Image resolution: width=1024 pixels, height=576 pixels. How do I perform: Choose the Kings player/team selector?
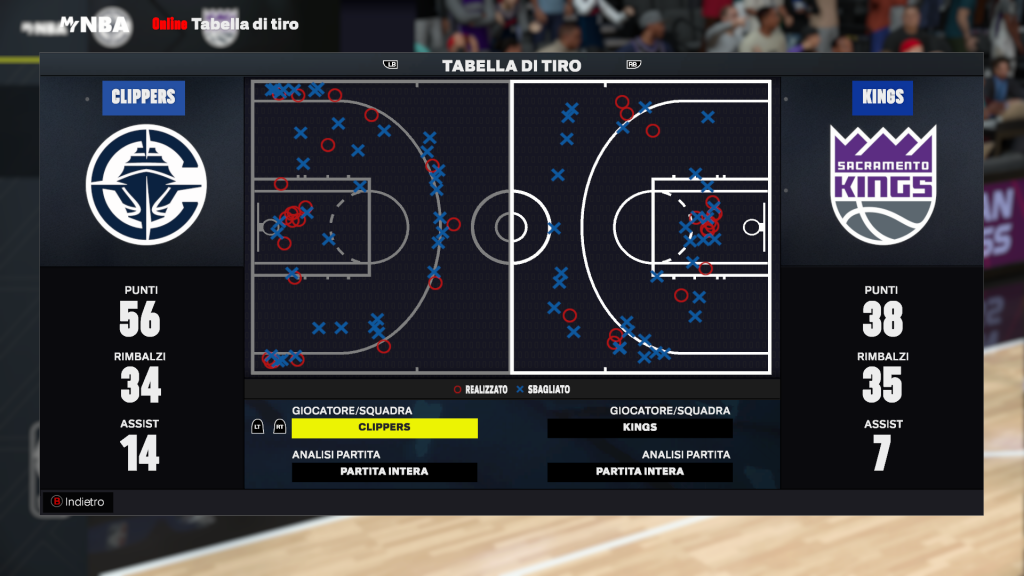(x=640, y=427)
